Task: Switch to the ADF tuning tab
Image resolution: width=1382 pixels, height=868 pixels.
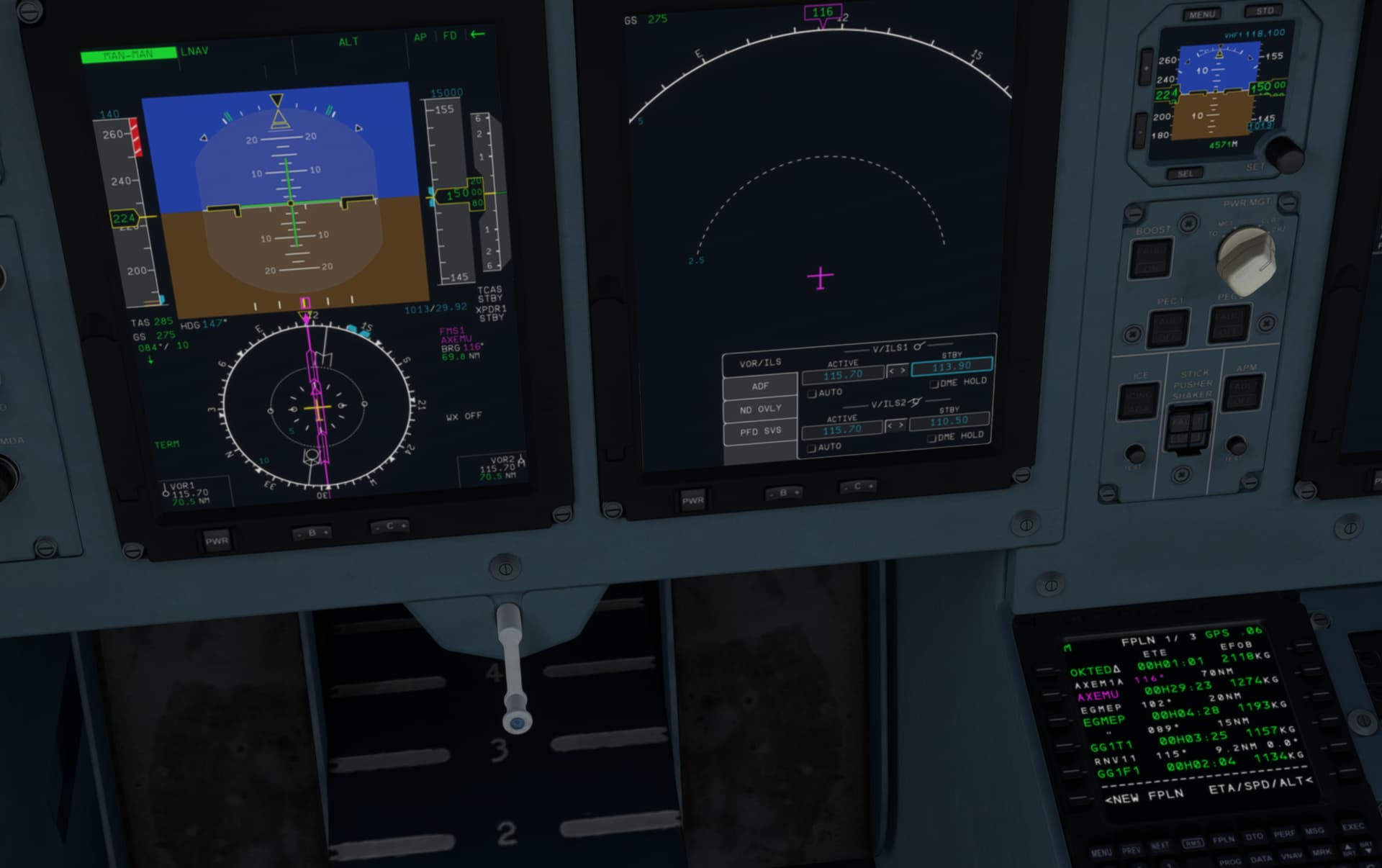Action: click(760, 386)
